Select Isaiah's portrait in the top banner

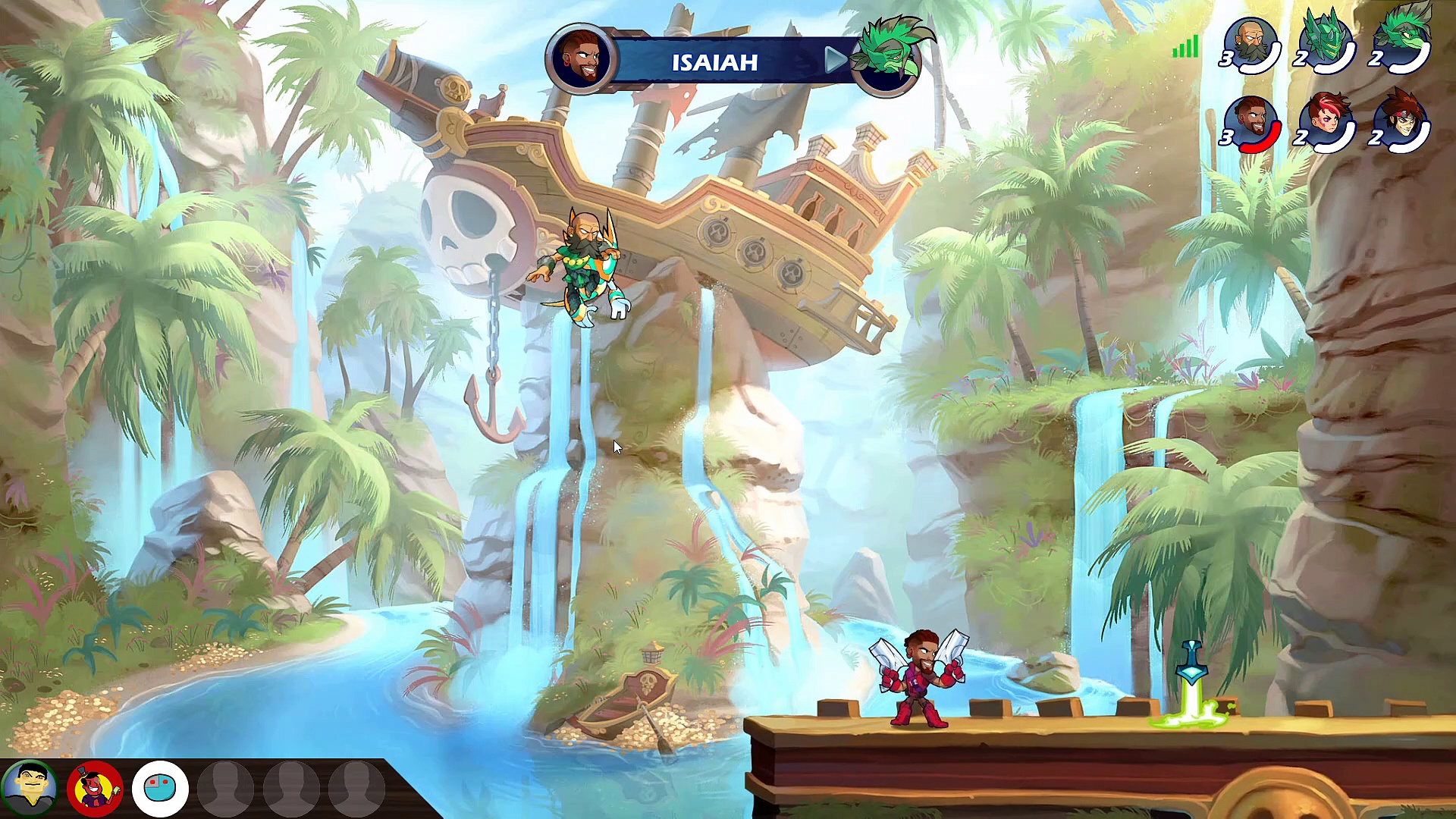580,58
